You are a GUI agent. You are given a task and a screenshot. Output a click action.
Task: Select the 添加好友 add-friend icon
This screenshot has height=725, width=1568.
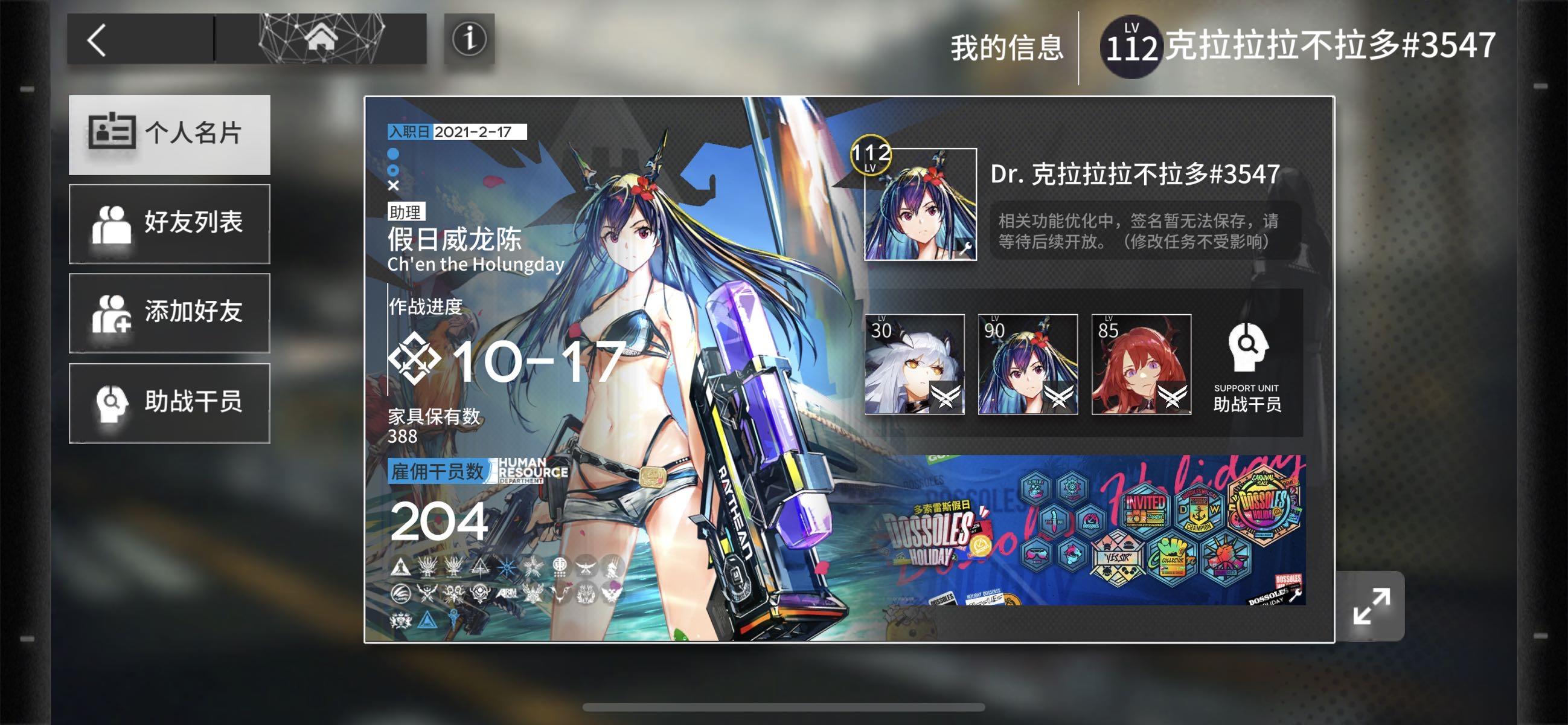coord(113,313)
